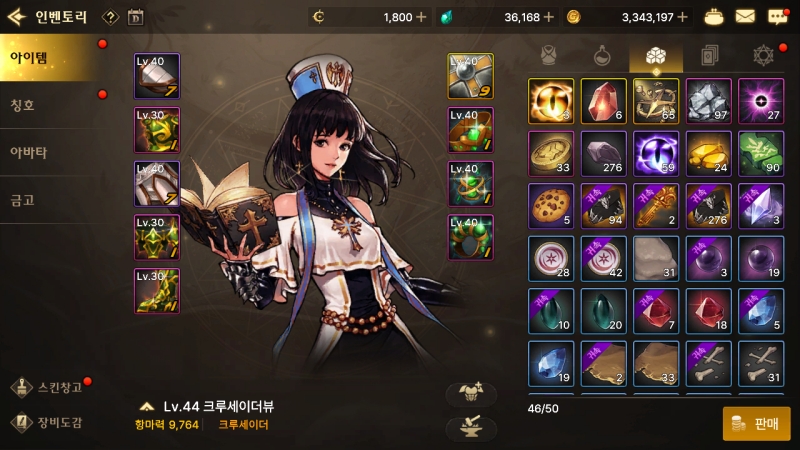Go back using the arrow by 인벤토리
This screenshot has width=800, height=450.
pyautogui.click(x=16, y=16)
